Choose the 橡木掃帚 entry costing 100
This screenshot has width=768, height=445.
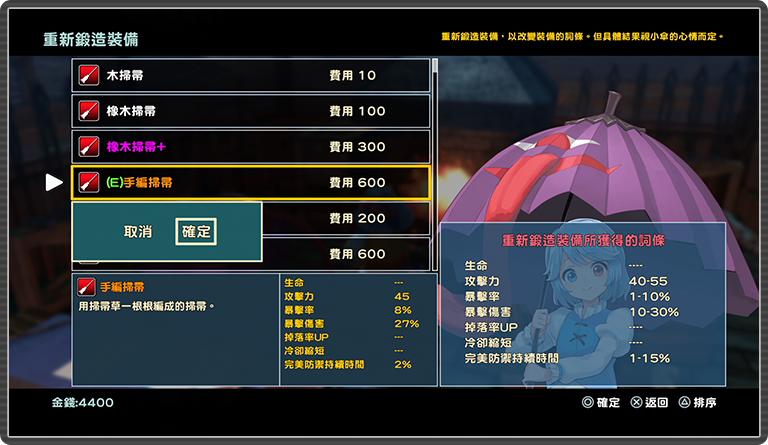tap(251, 111)
